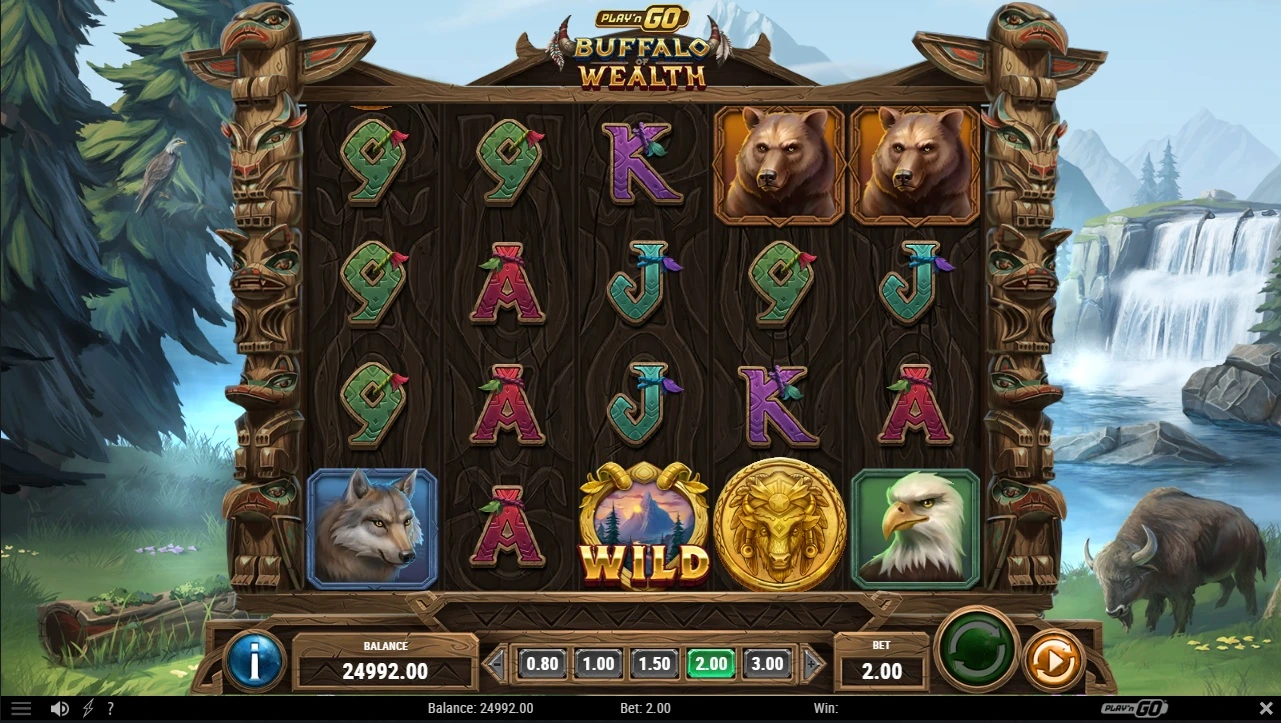Click the left arrow of bet selector
Screen dimensions: 1281x723
(496, 663)
